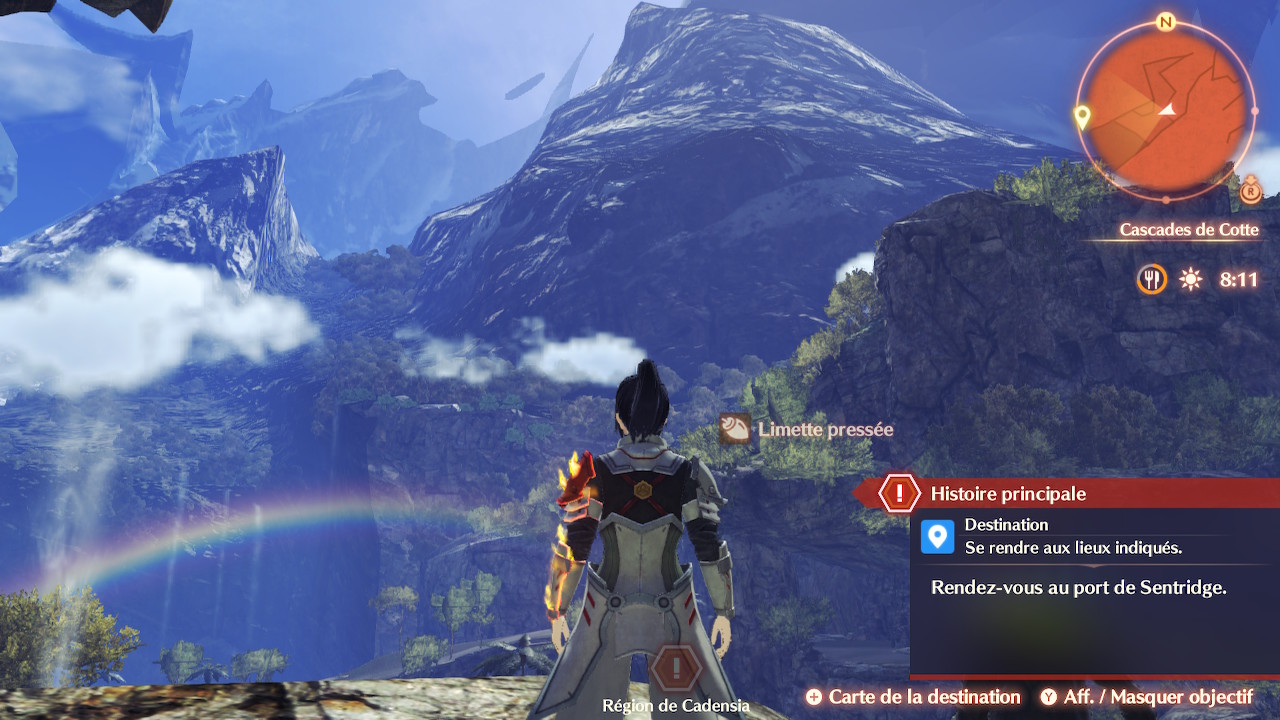Click the fork and knife meal icon
This screenshot has width=1280, height=720.
pyautogui.click(x=1152, y=279)
